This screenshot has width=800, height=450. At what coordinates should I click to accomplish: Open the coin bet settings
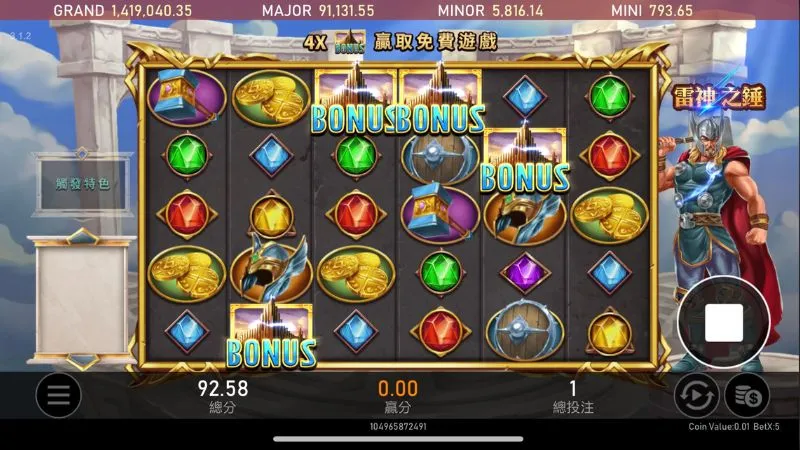point(746,397)
